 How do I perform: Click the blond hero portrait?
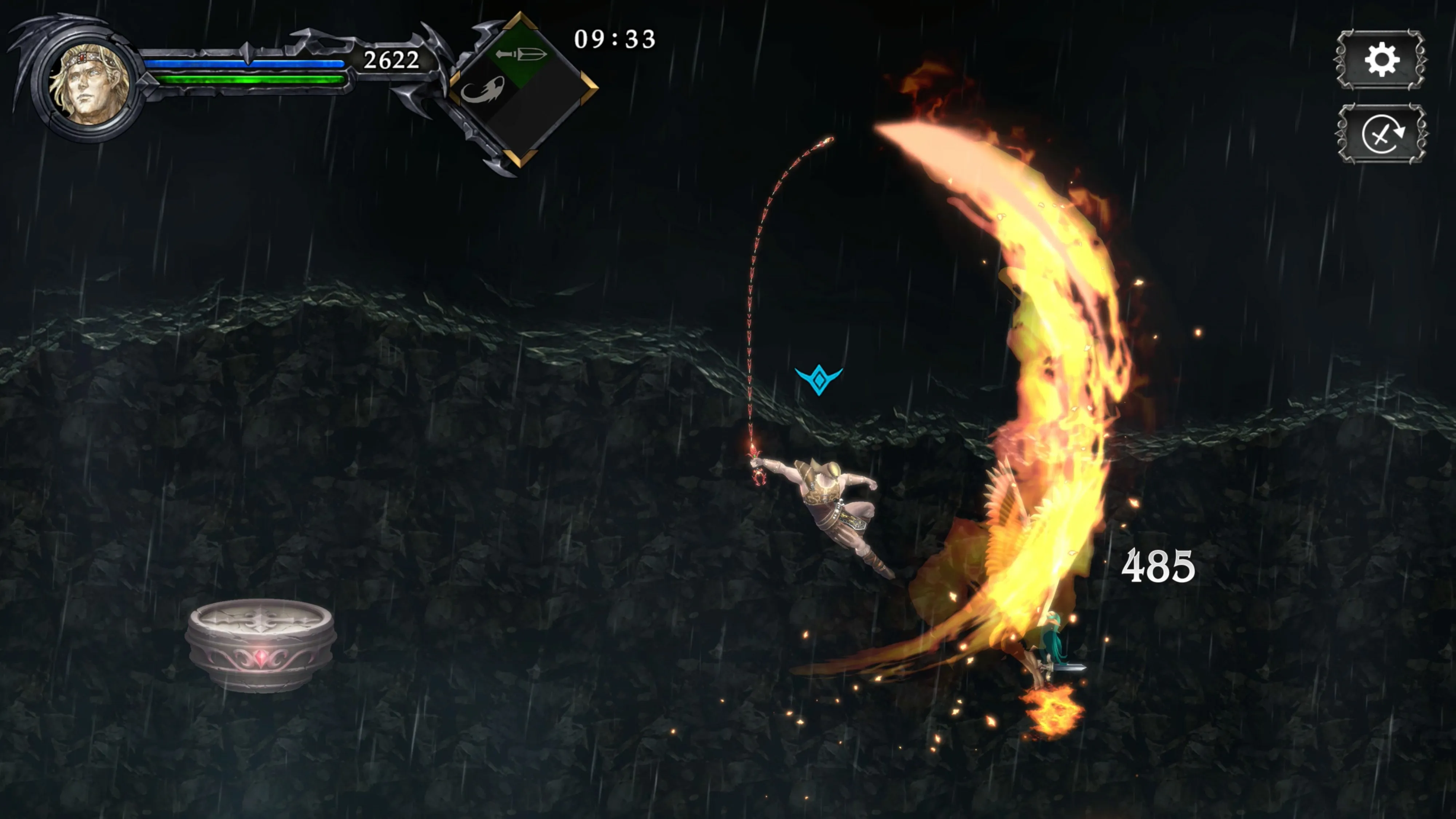(89, 85)
